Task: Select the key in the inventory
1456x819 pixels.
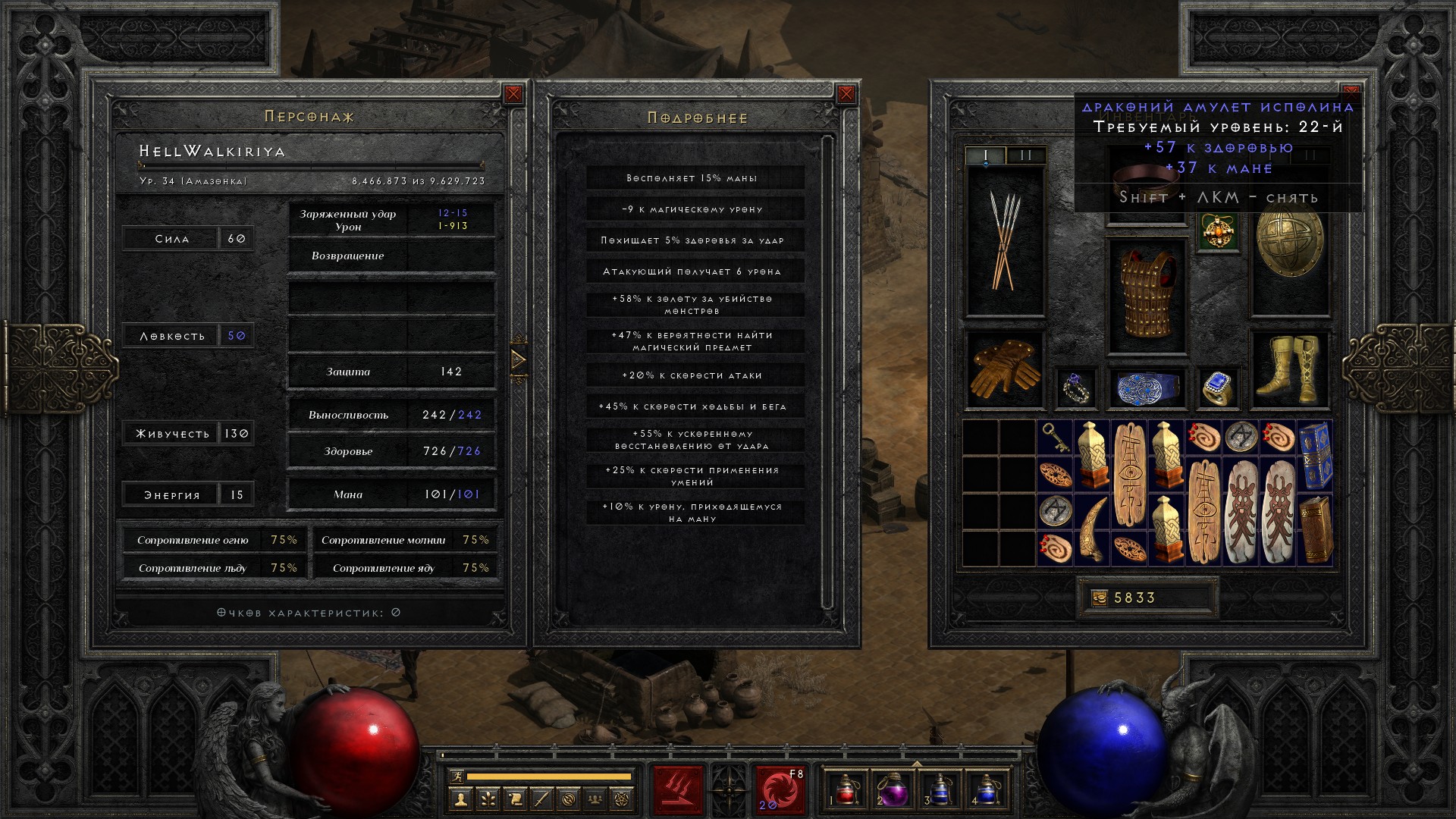Action: coord(1055,438)
